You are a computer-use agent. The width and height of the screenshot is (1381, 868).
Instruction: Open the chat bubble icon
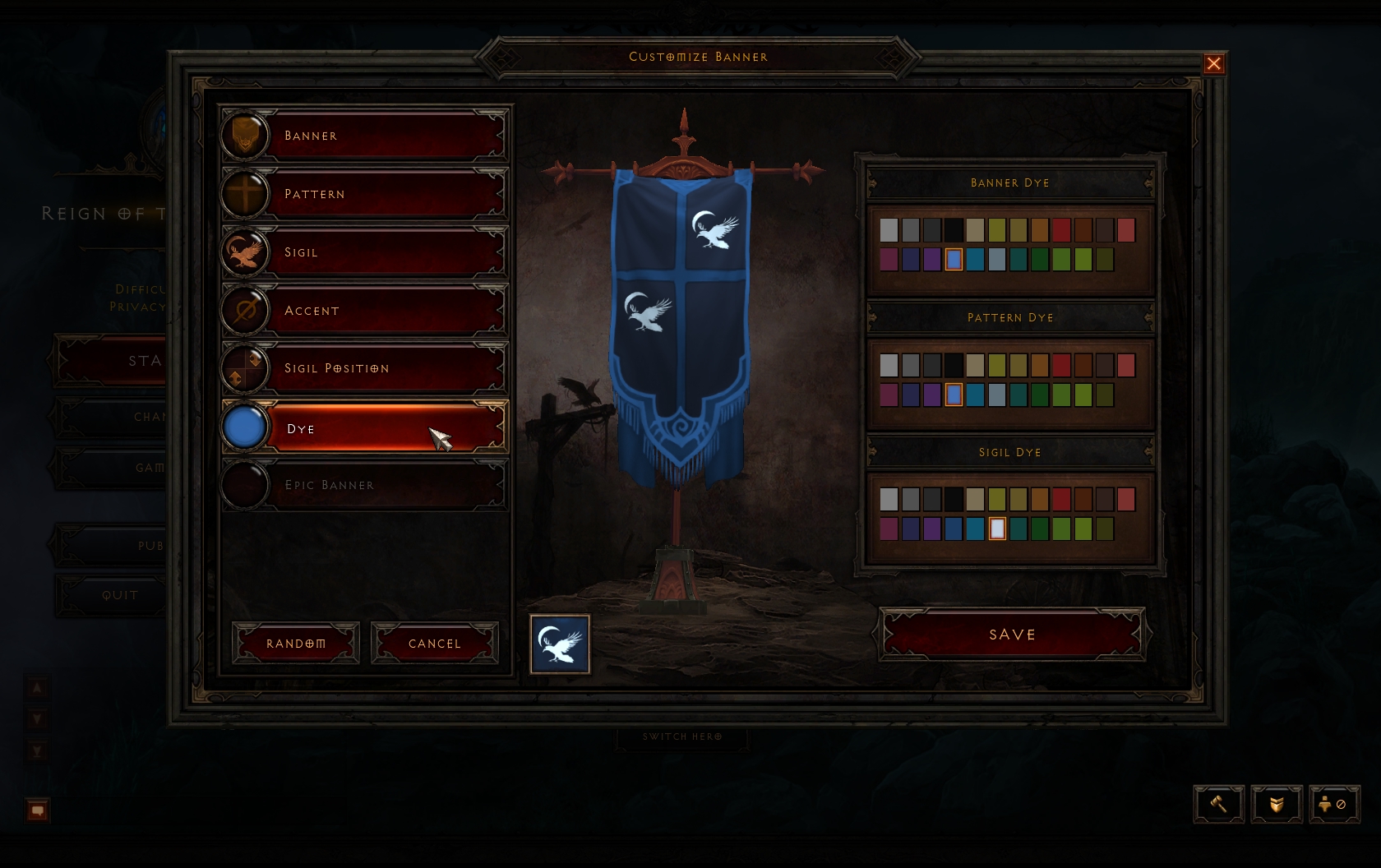(x=37, y=810)
